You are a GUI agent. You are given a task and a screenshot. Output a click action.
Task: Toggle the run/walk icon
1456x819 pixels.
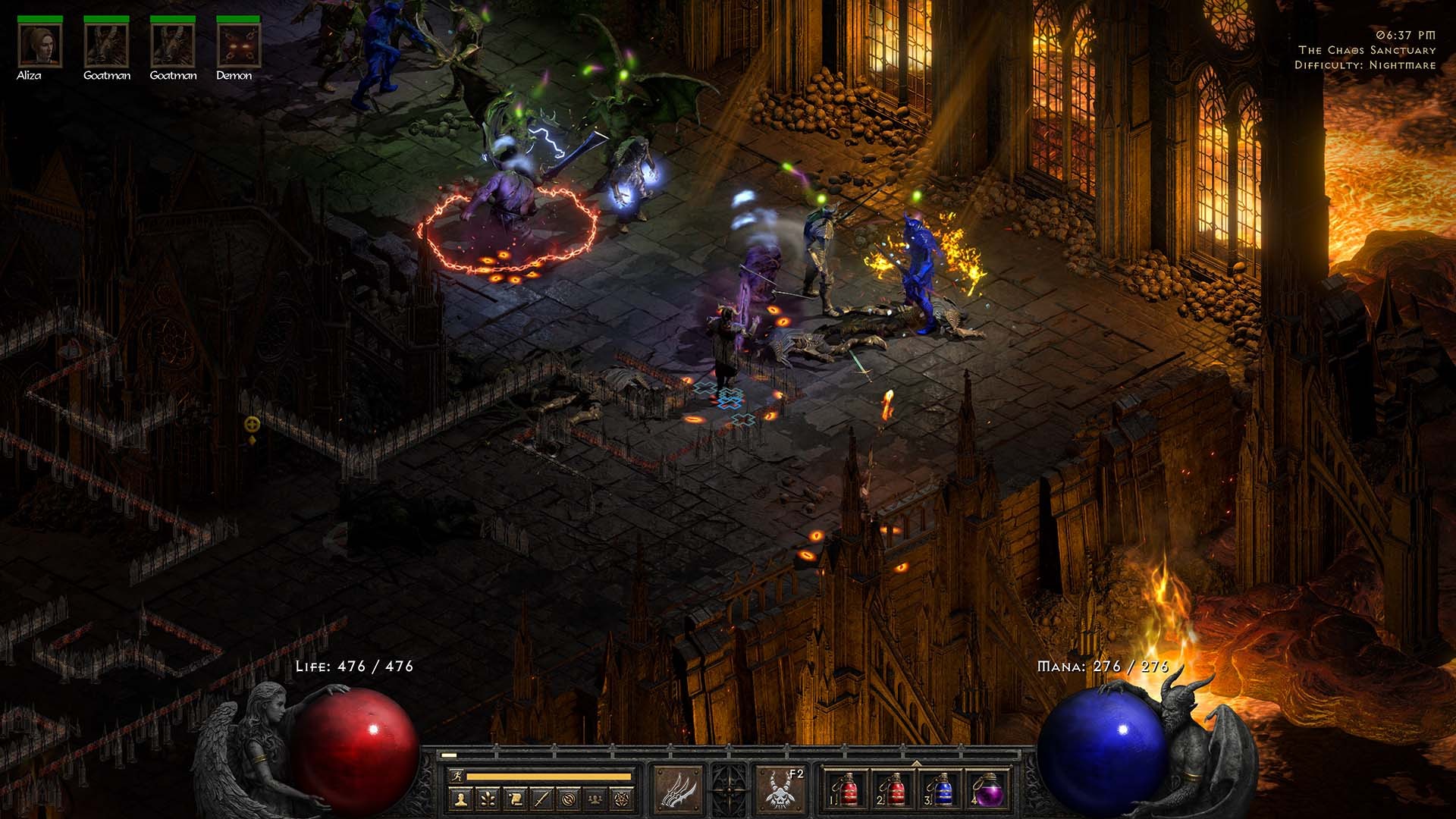pos(456,777)
